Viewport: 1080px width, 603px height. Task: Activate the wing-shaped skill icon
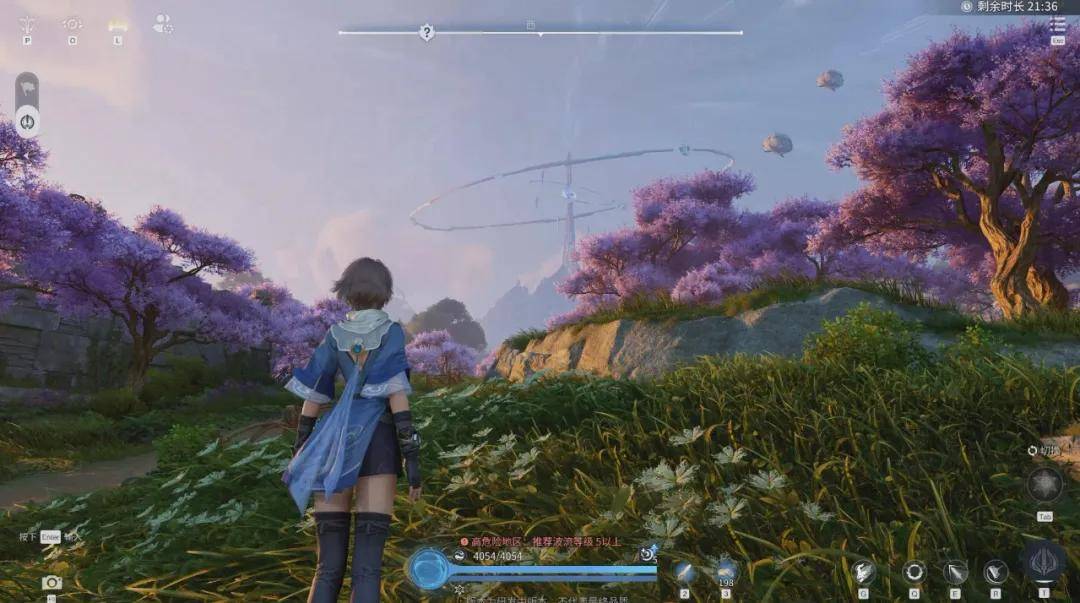(x=865, y=572)
